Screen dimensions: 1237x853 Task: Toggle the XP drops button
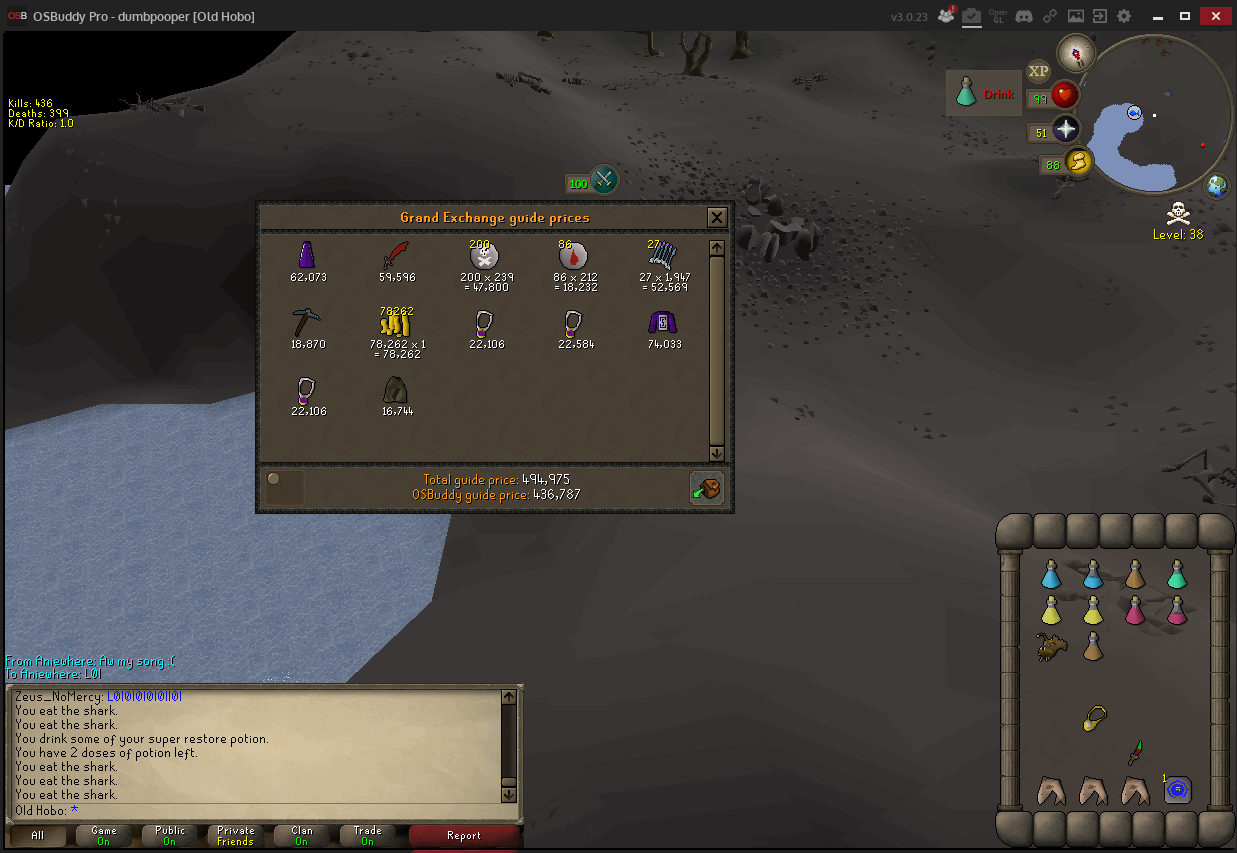pos(1038,71)
